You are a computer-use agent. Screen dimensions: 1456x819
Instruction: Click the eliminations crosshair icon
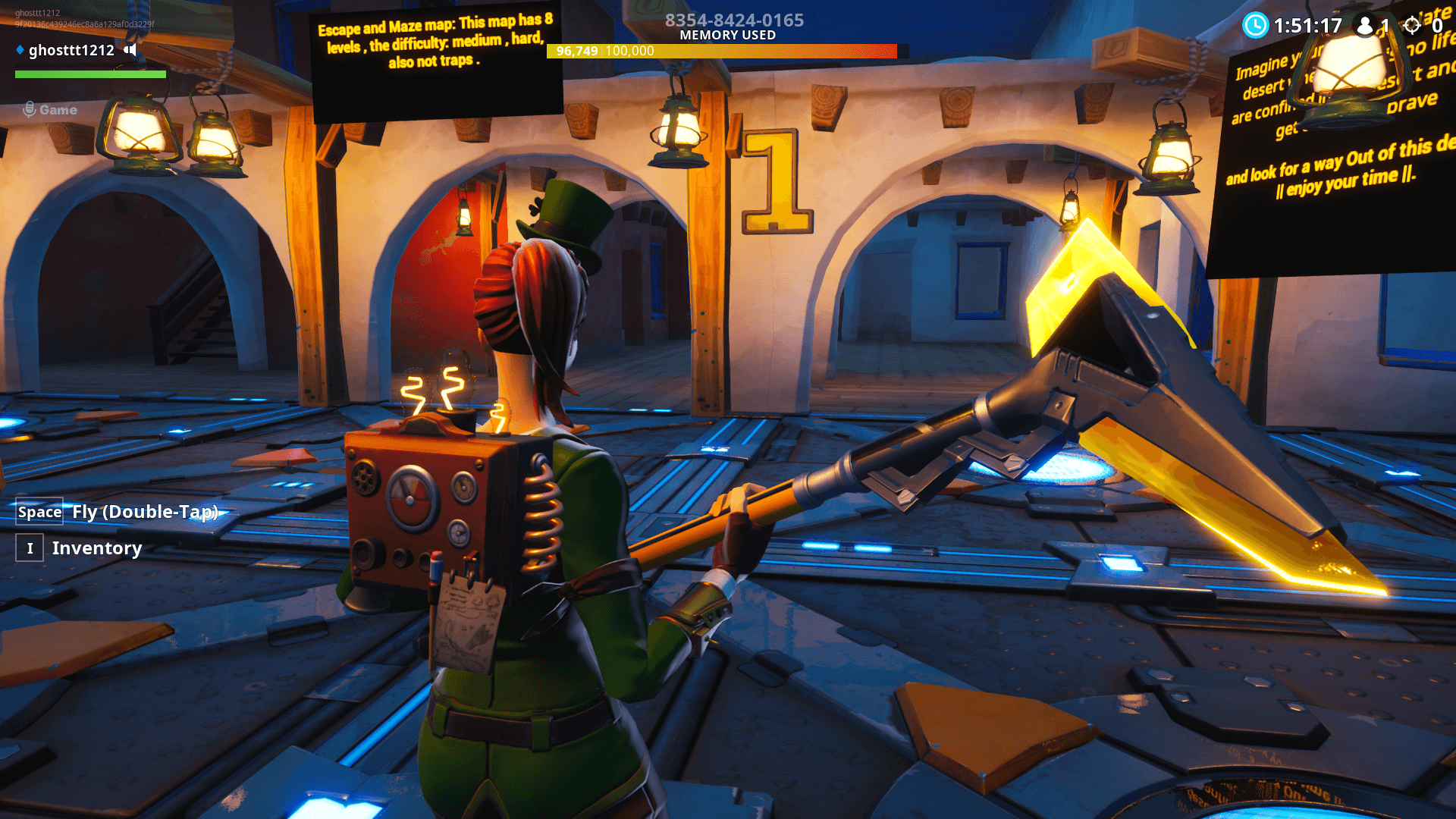[x=1412, y=25]
